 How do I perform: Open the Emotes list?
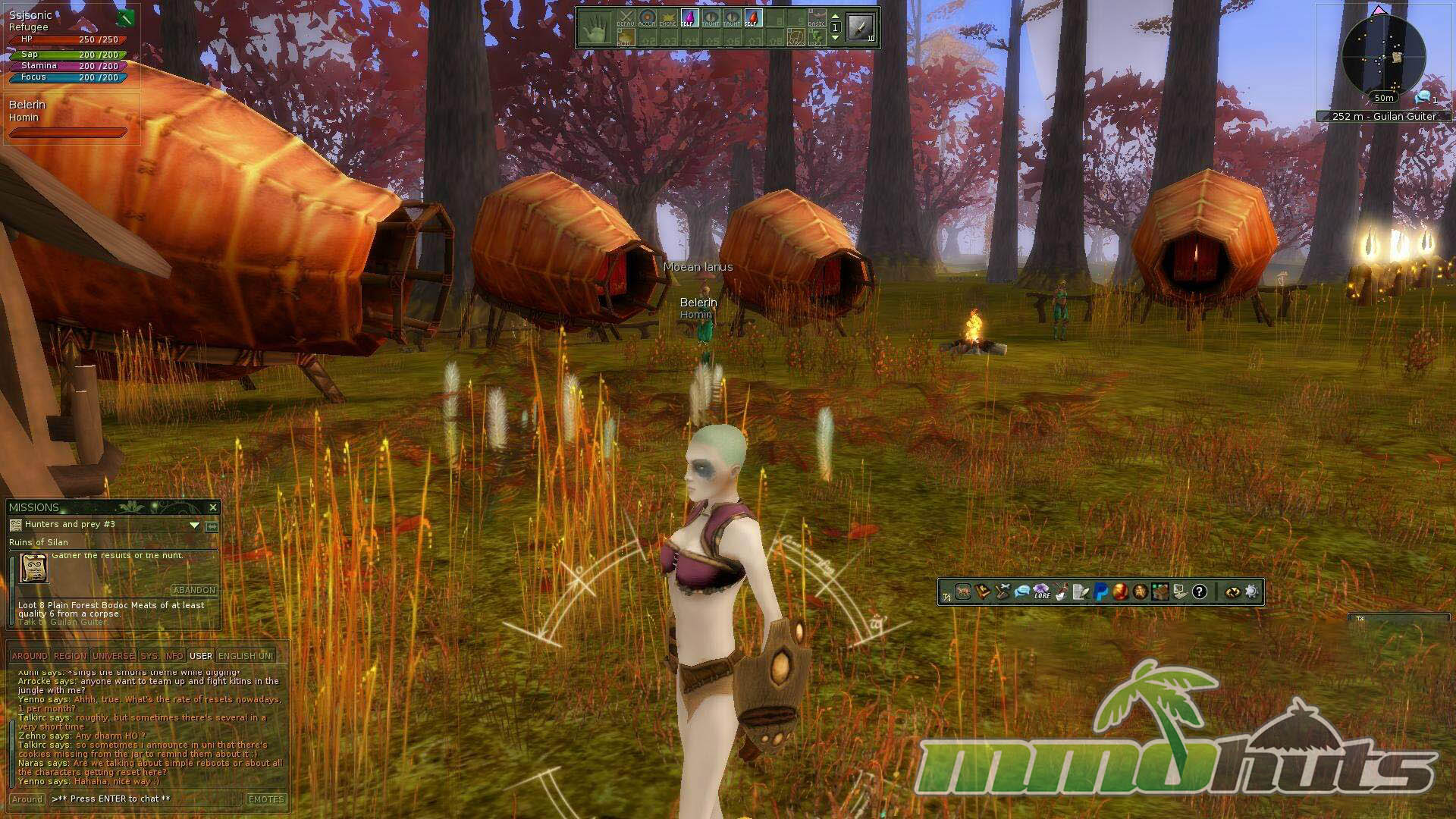(266, 799)
